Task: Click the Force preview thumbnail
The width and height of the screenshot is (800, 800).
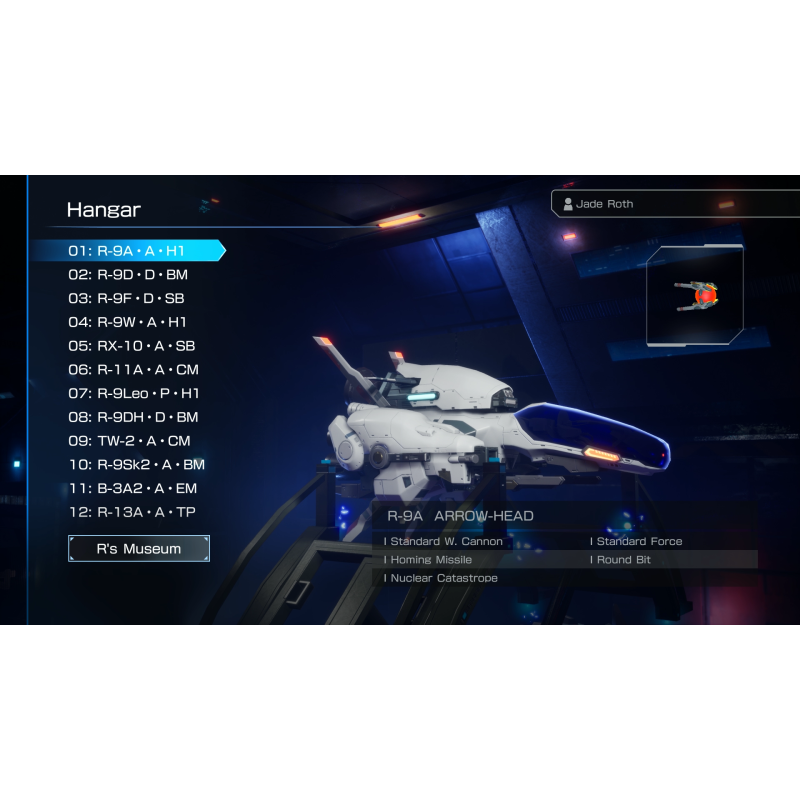Action: (696, 297)
